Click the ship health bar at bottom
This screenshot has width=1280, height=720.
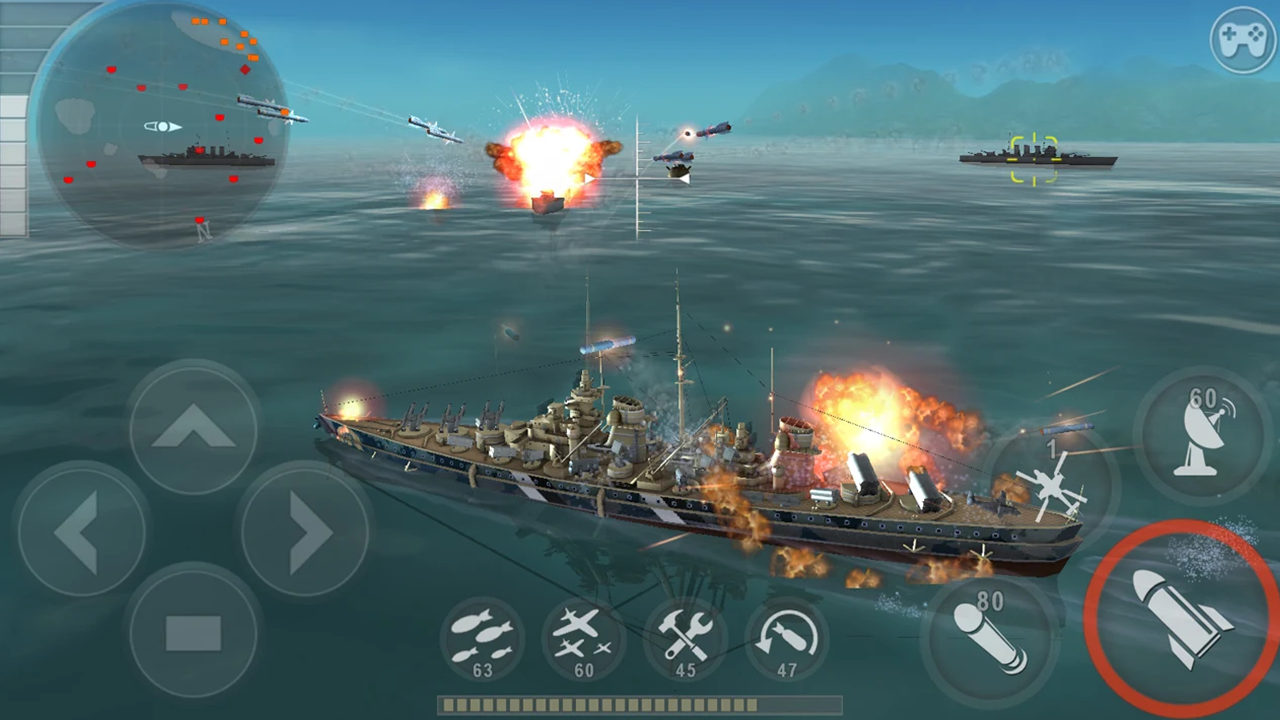tap(640, 705)
